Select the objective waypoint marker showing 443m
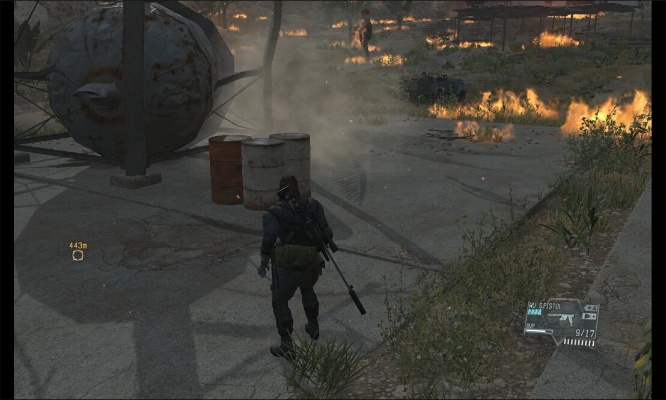 tap(77, 255)
